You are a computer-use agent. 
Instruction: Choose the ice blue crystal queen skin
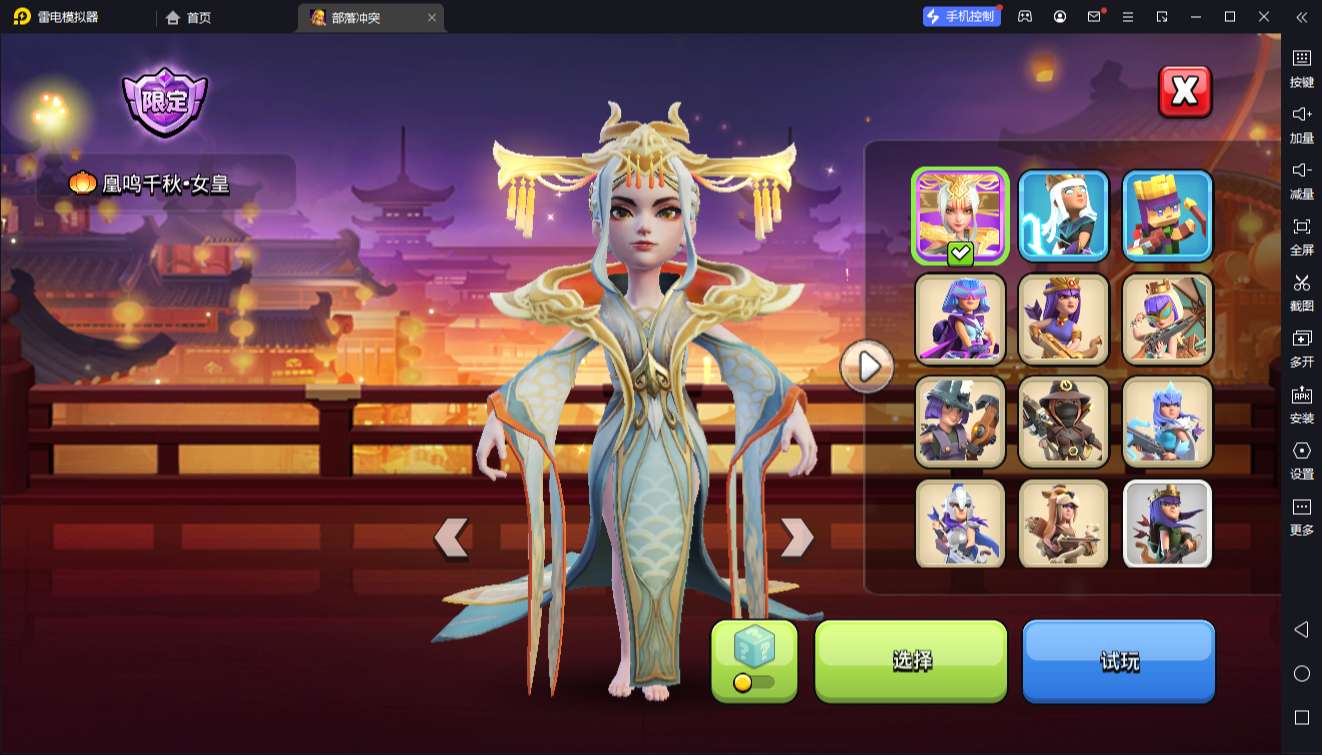pos(1167,422)
